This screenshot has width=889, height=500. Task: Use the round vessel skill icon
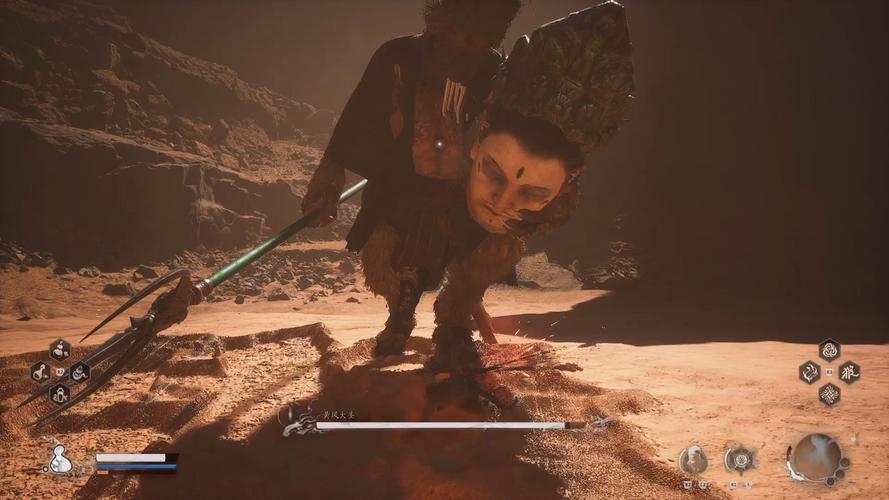[x=740, y=459]
